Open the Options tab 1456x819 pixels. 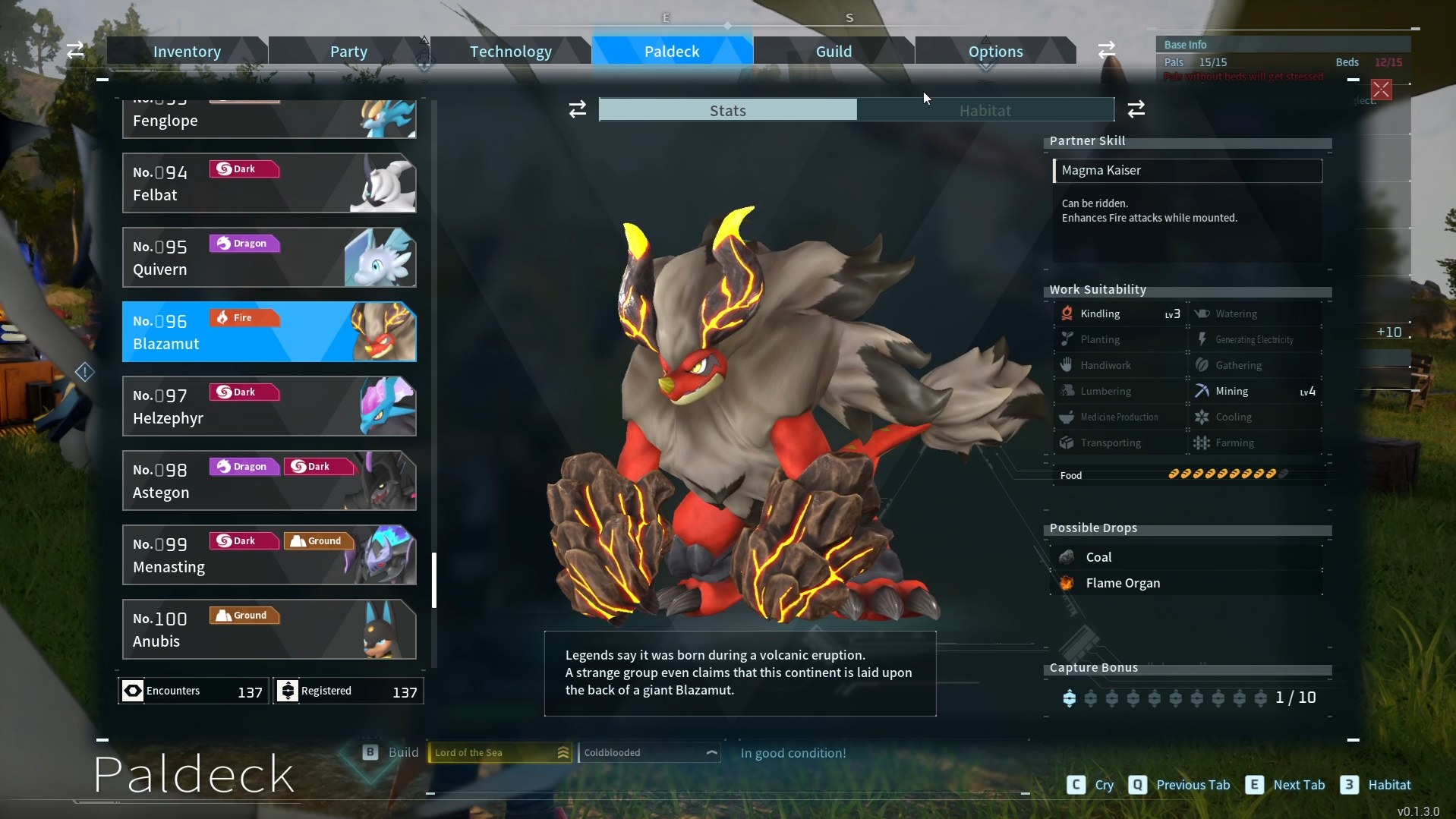(x=995, y=52)
